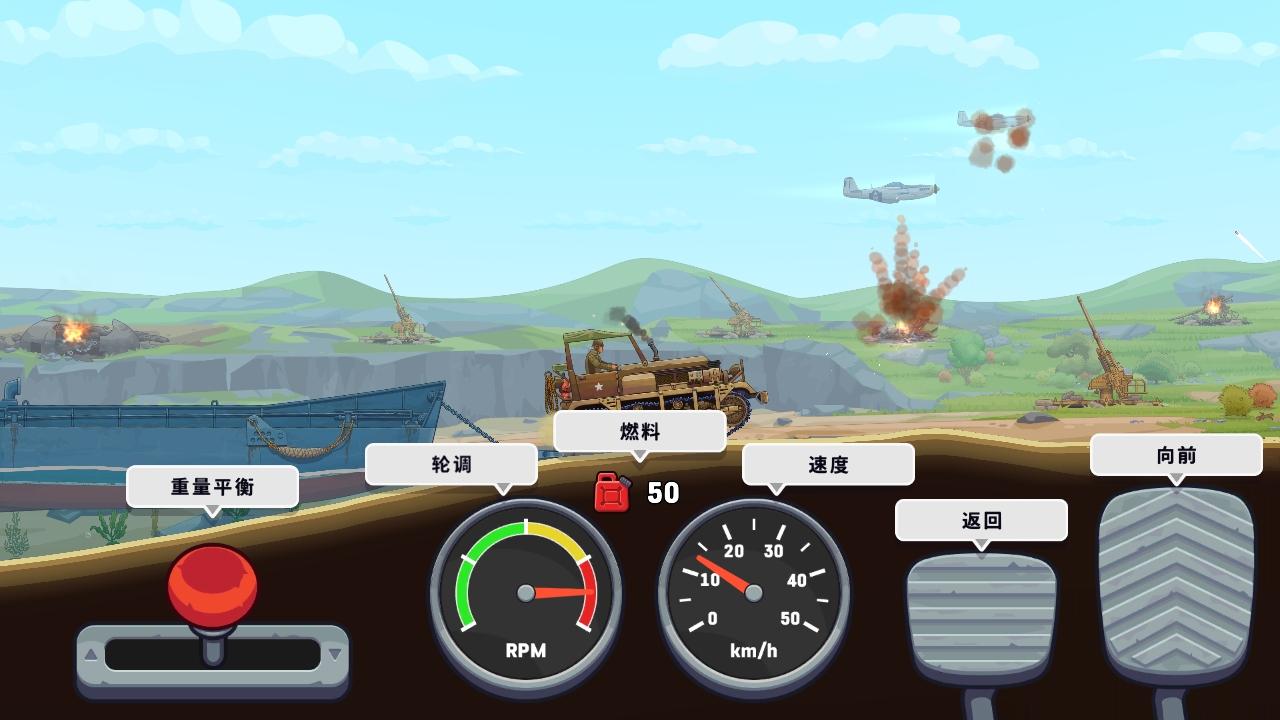
Task: Click the 速度 tooltip label
Action: 828,464
